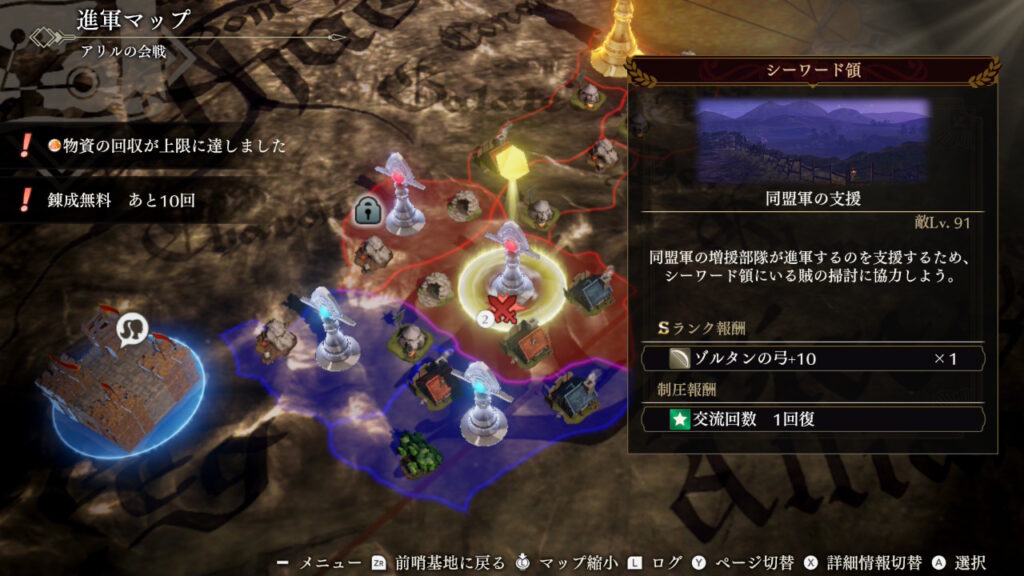Image resolution: width=1024 pixels, height=576 pixels.
Task: Select the 交流回数 1回復 reward row
Action: click(812, 419)
